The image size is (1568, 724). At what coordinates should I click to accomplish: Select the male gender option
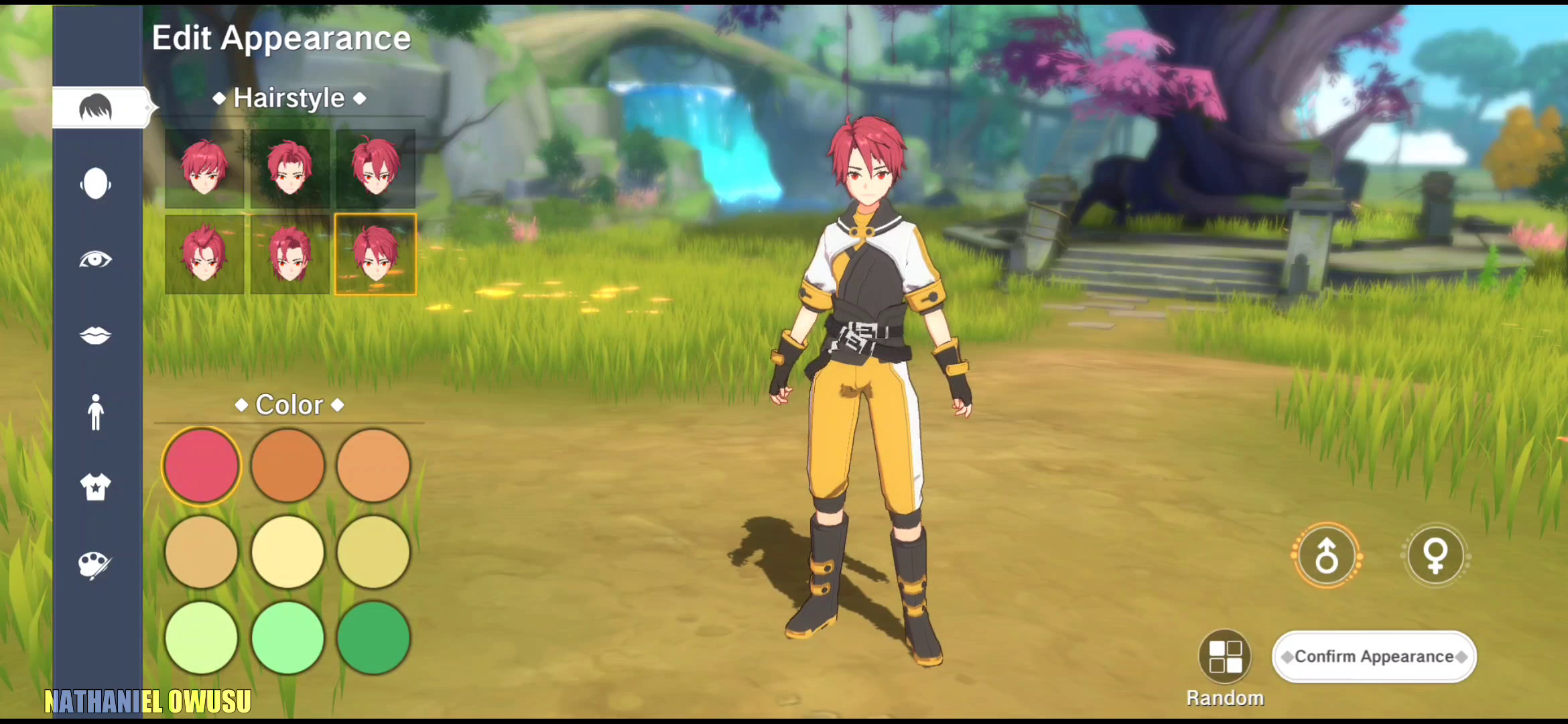1326,556
